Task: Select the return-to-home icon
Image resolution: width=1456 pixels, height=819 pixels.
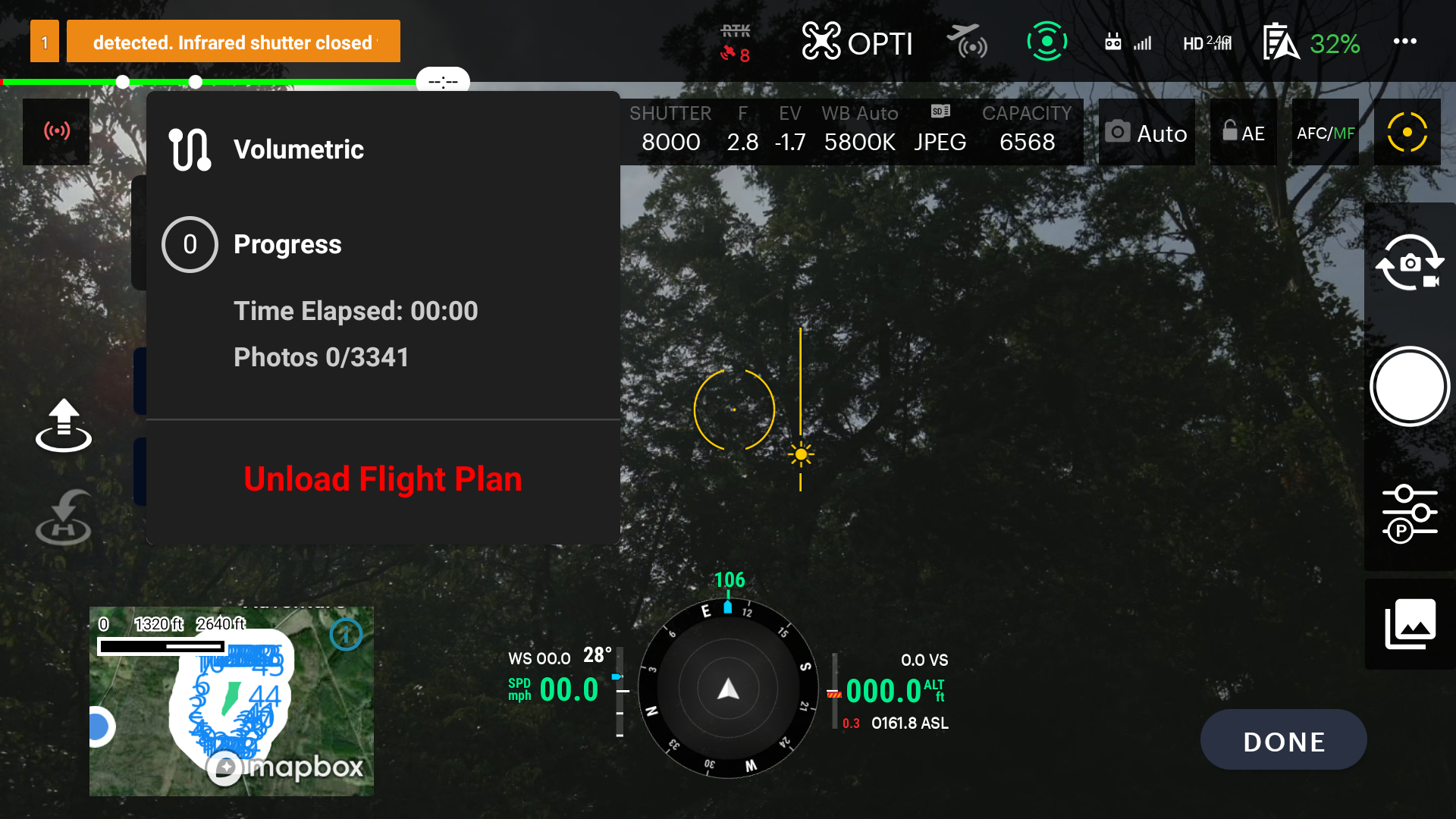Action: point(64,517)
